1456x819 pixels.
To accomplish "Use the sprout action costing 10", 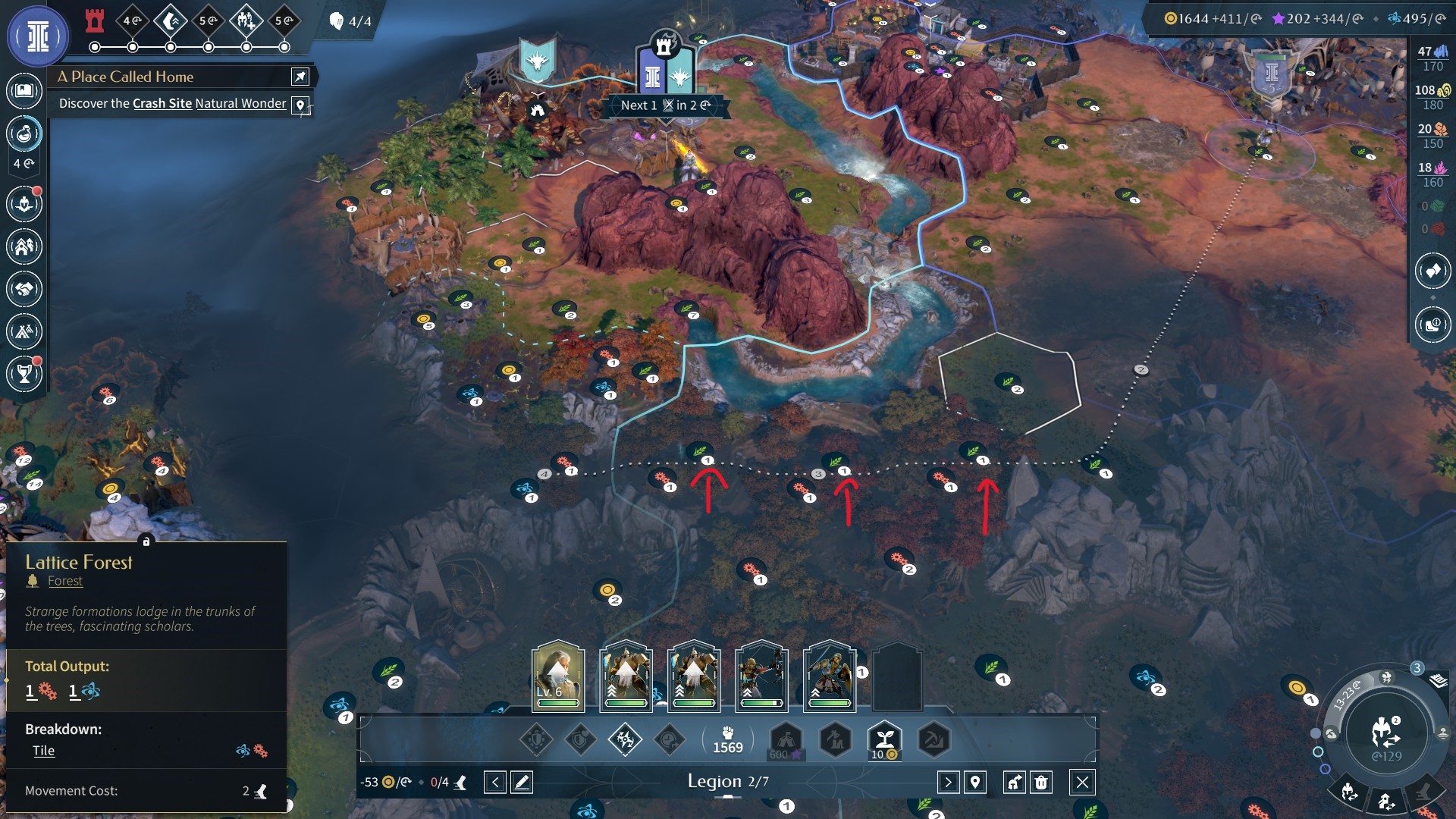I will (884, 739).
